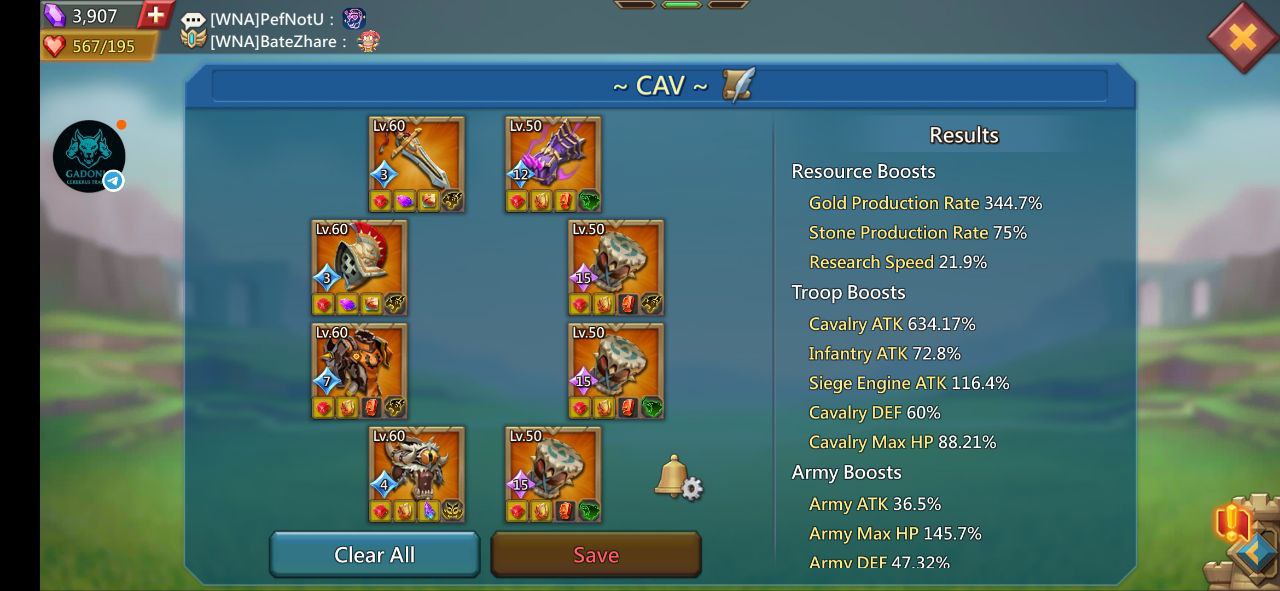Open the guild chat message bar
1280x591 pixels.
[280, 30]
